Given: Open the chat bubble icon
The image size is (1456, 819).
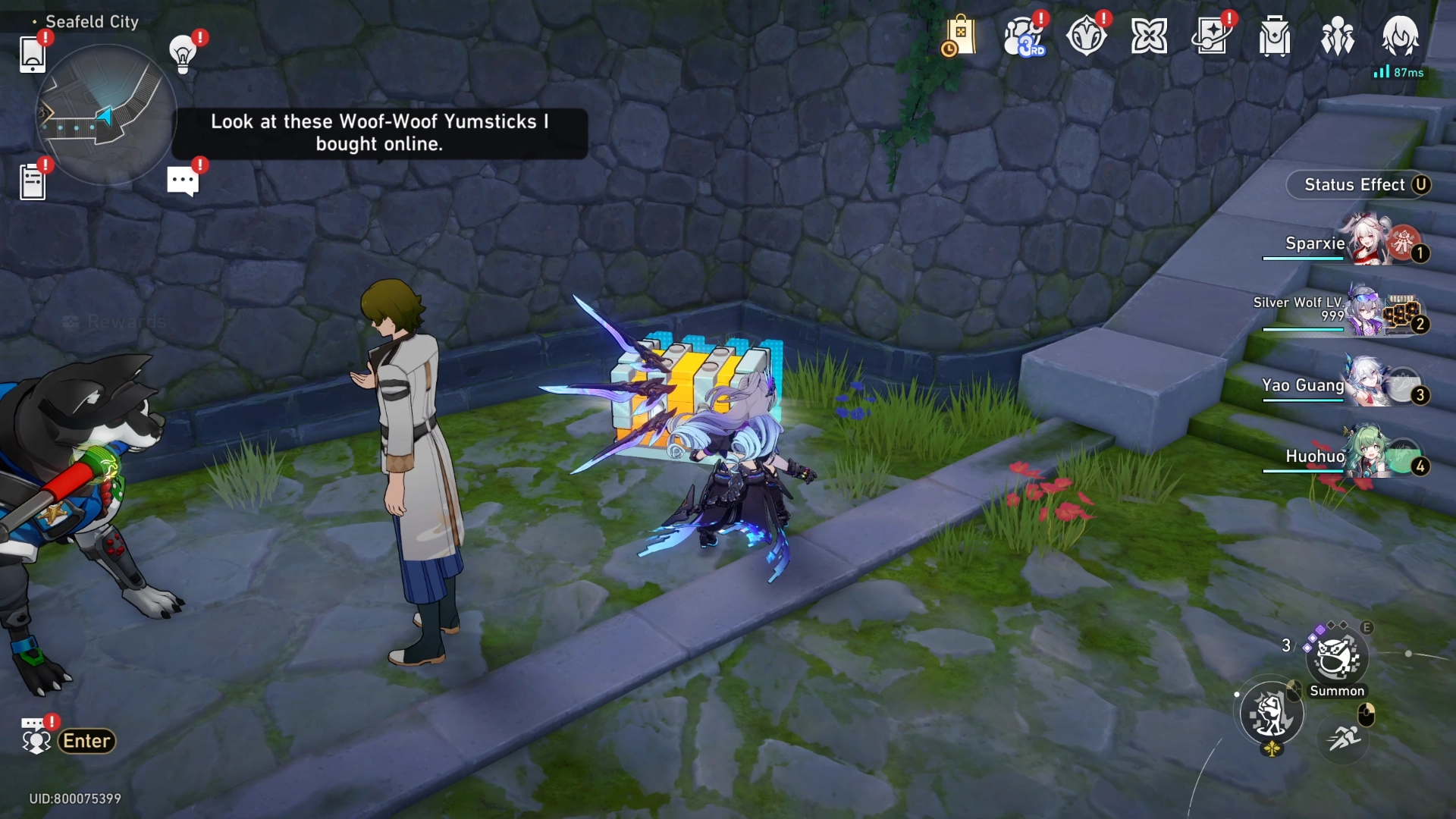Looking at the screenshot, I should (182, 180).
